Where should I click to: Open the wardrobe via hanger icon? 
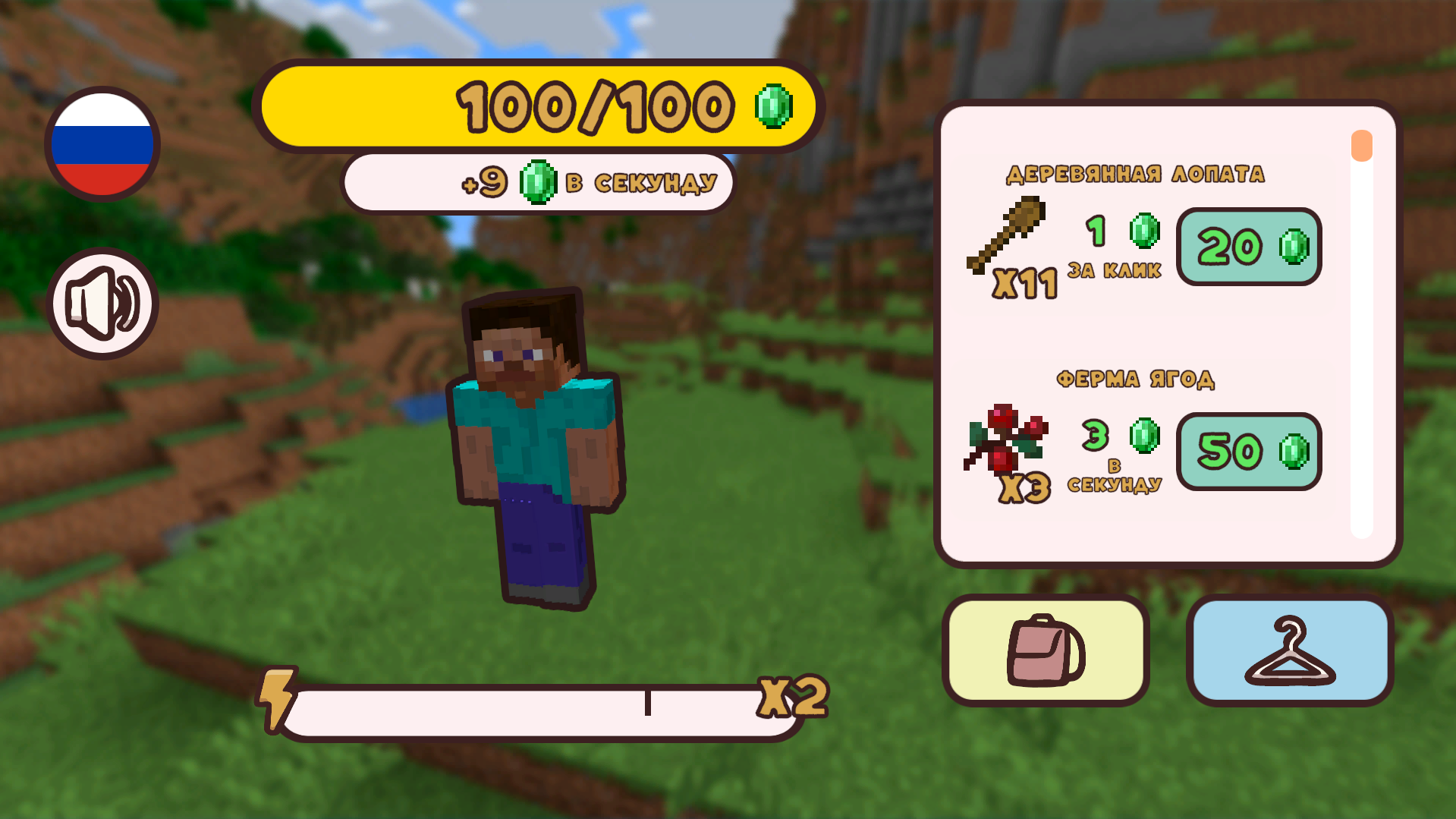pos(1289,650)
